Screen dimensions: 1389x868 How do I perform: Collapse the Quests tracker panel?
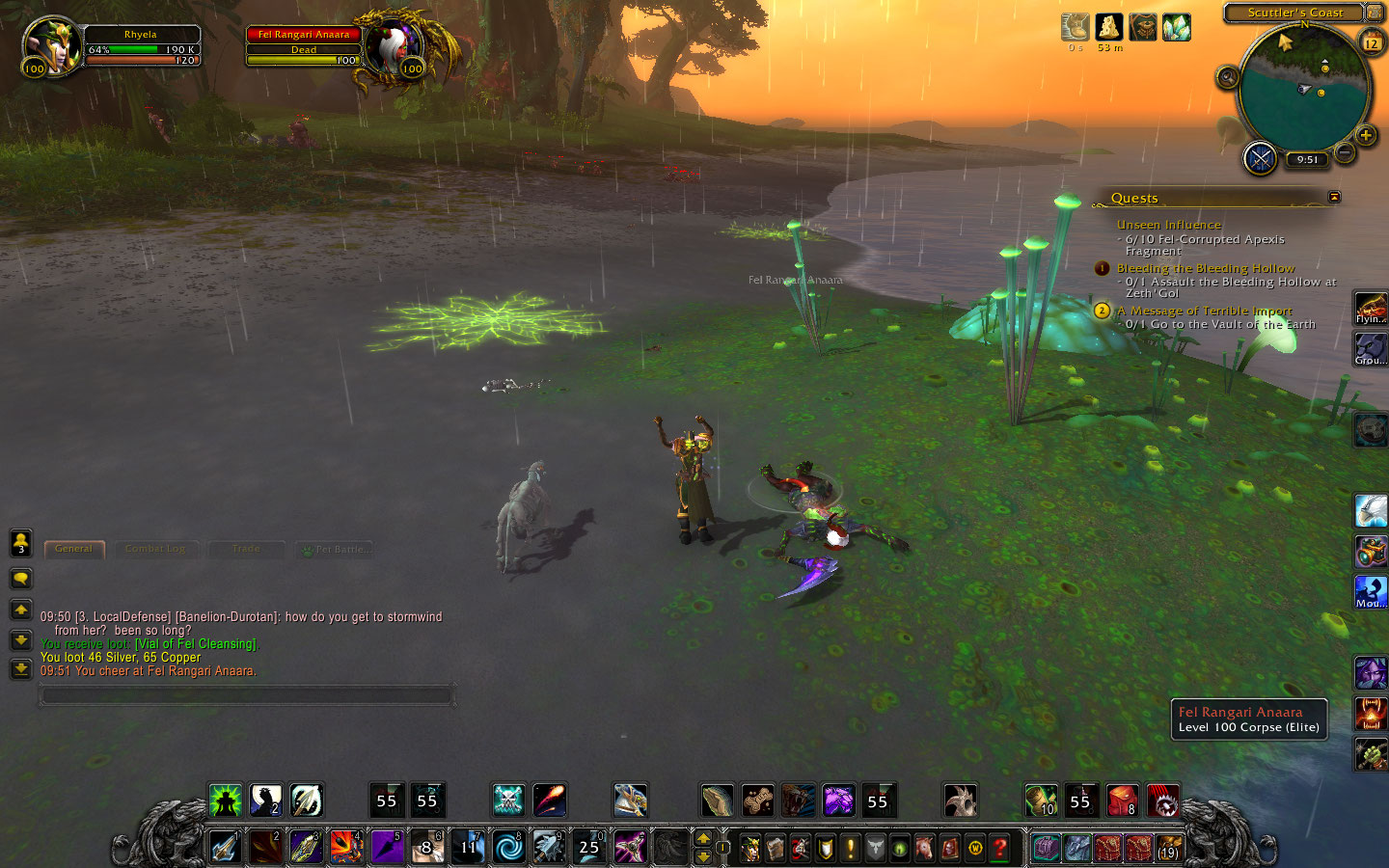1334,197
